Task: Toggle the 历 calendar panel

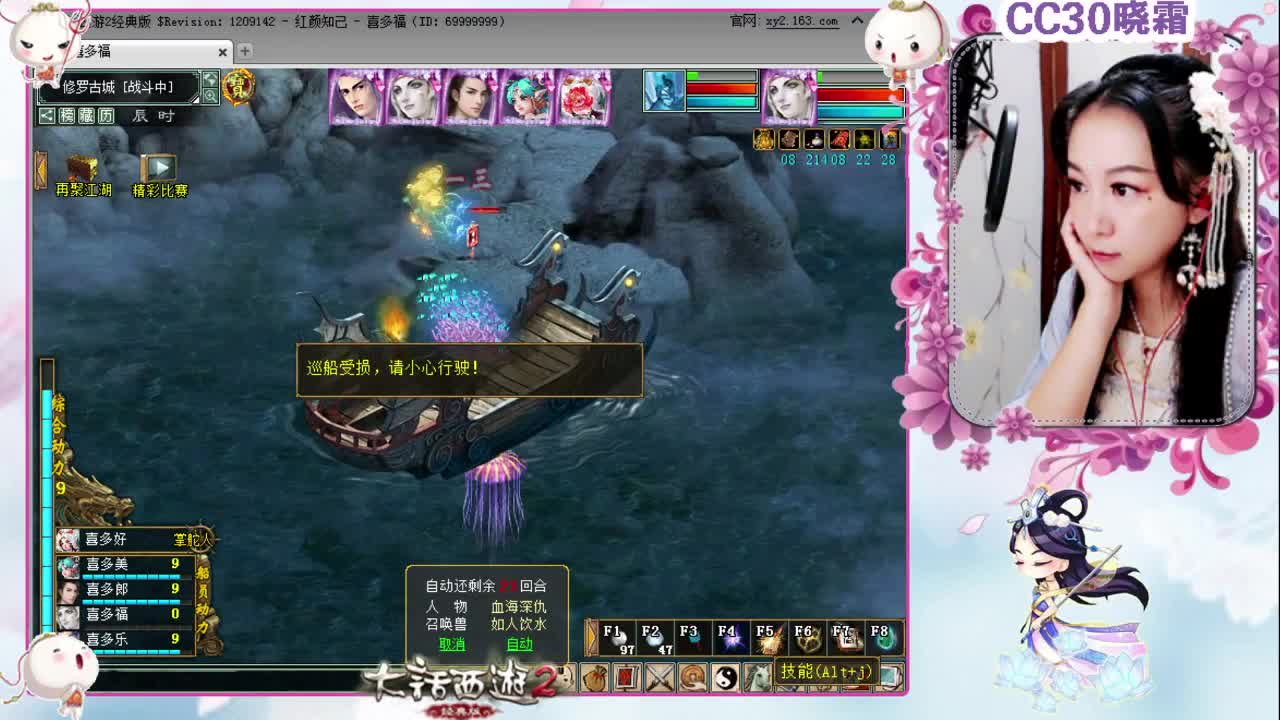Action: (x=106, y=116)
